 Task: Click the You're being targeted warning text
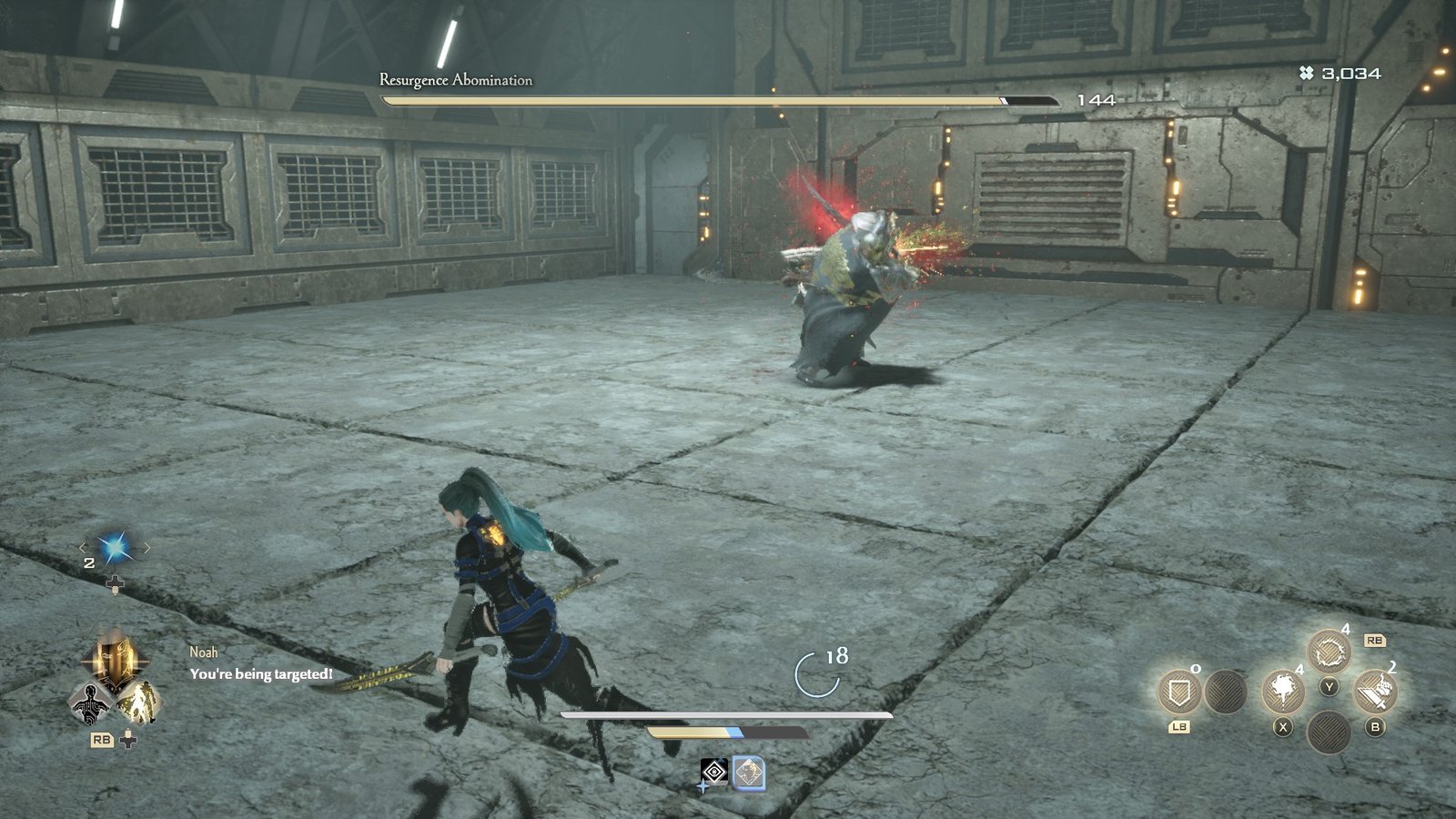[261, 675]
